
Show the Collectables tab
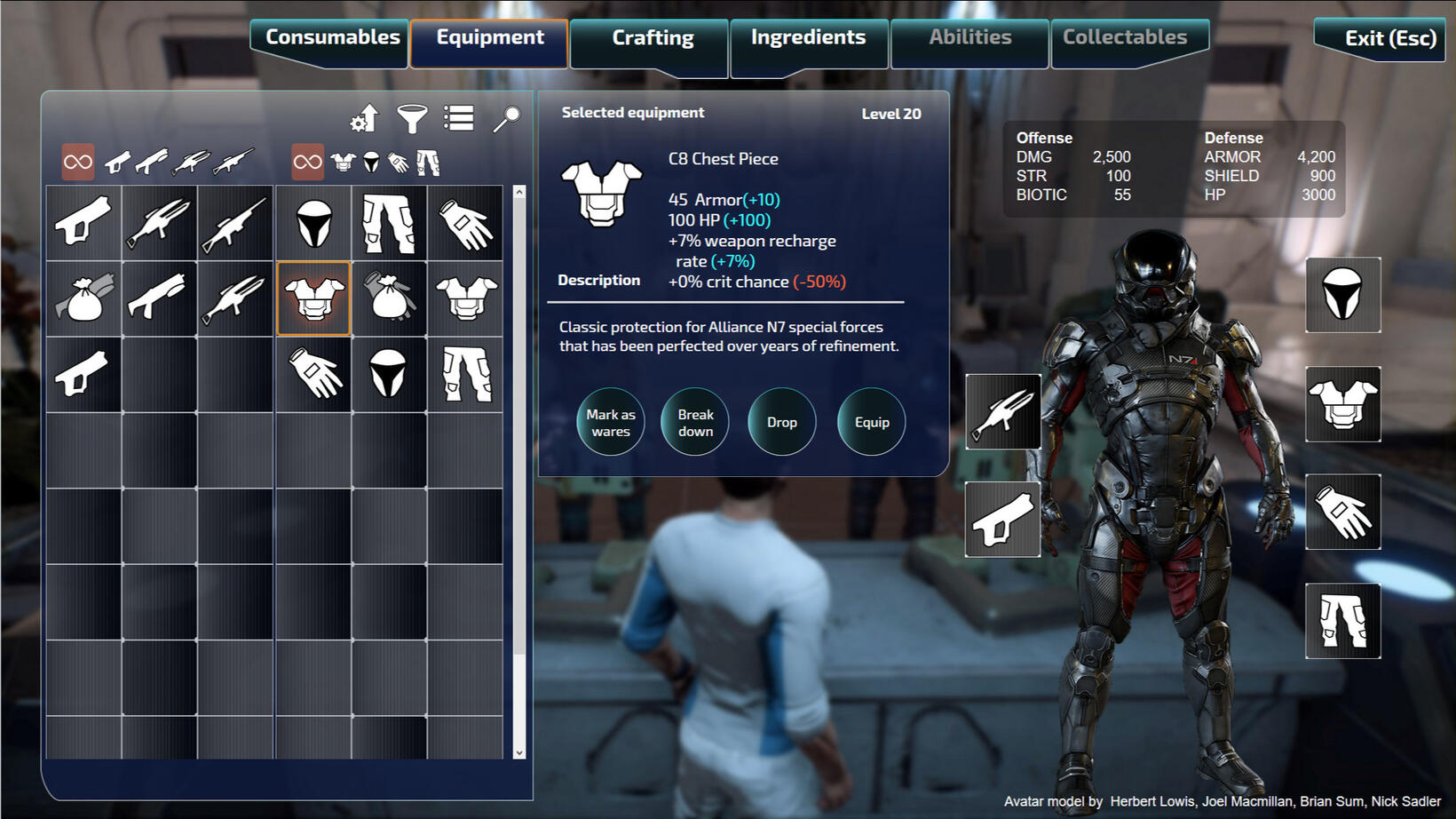point(1125,38)
